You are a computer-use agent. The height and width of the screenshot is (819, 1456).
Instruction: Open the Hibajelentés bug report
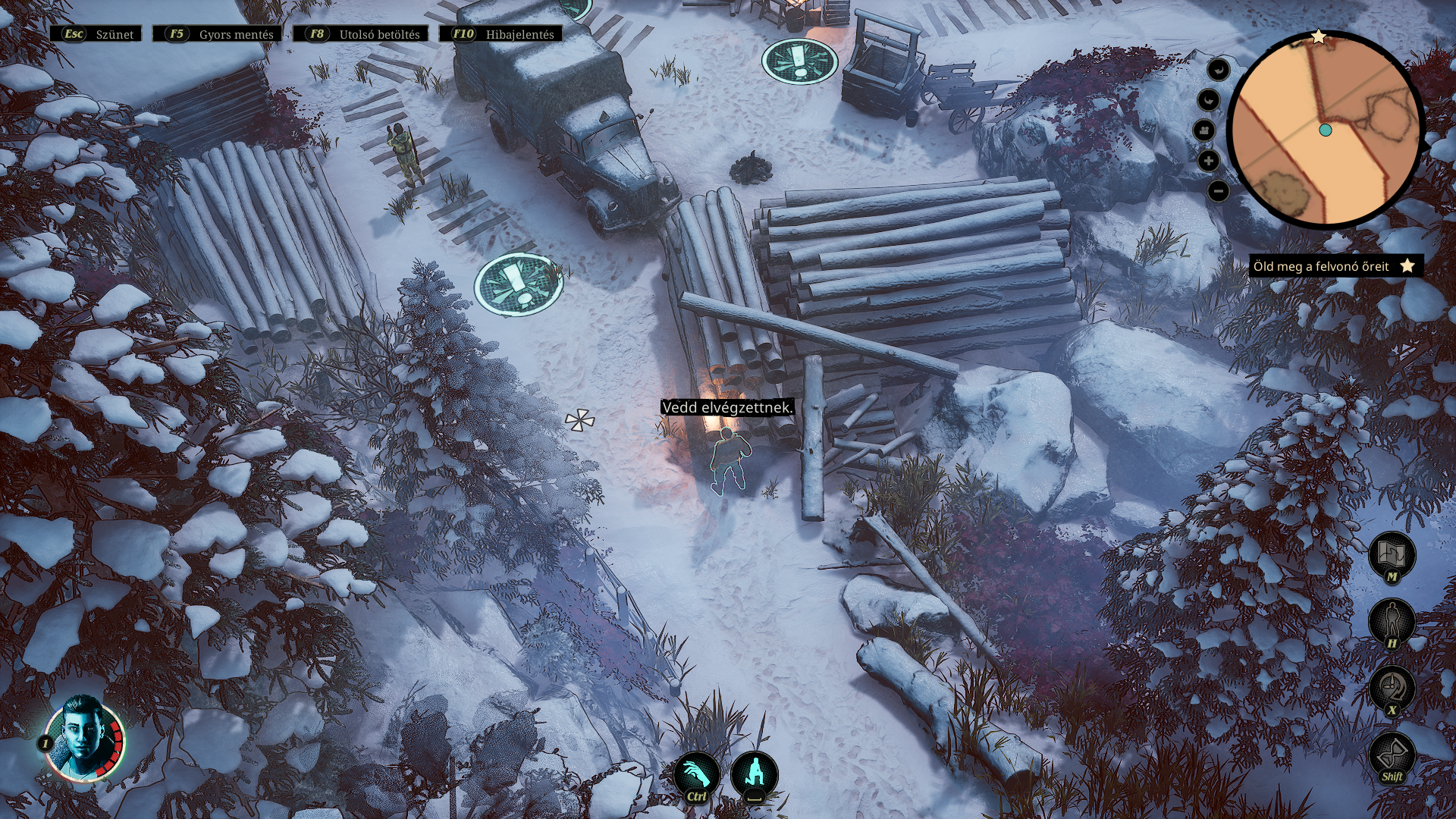coord(501,34)
